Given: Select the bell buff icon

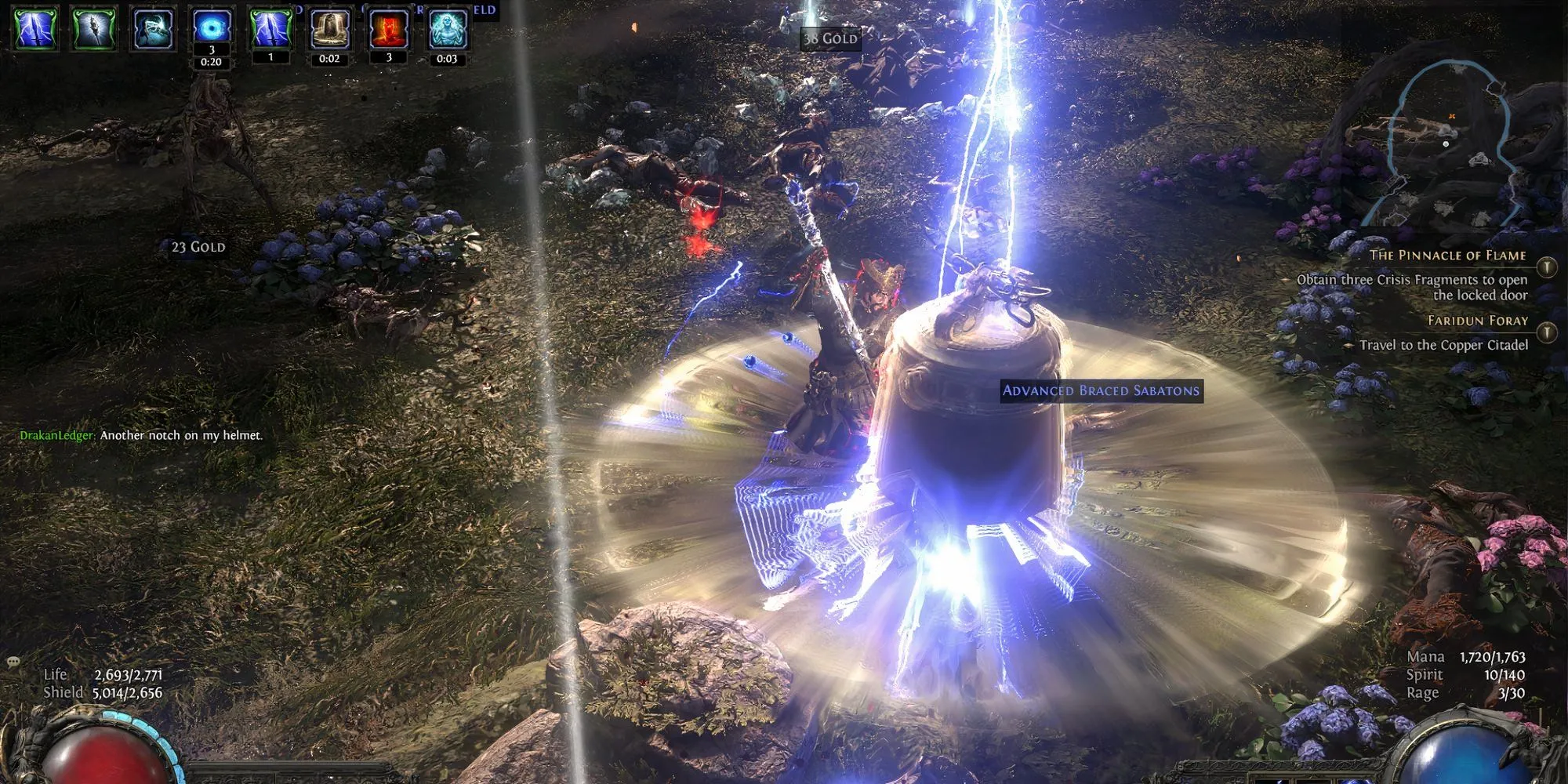Looking at the screenshot, I should [x=329, y=27].
